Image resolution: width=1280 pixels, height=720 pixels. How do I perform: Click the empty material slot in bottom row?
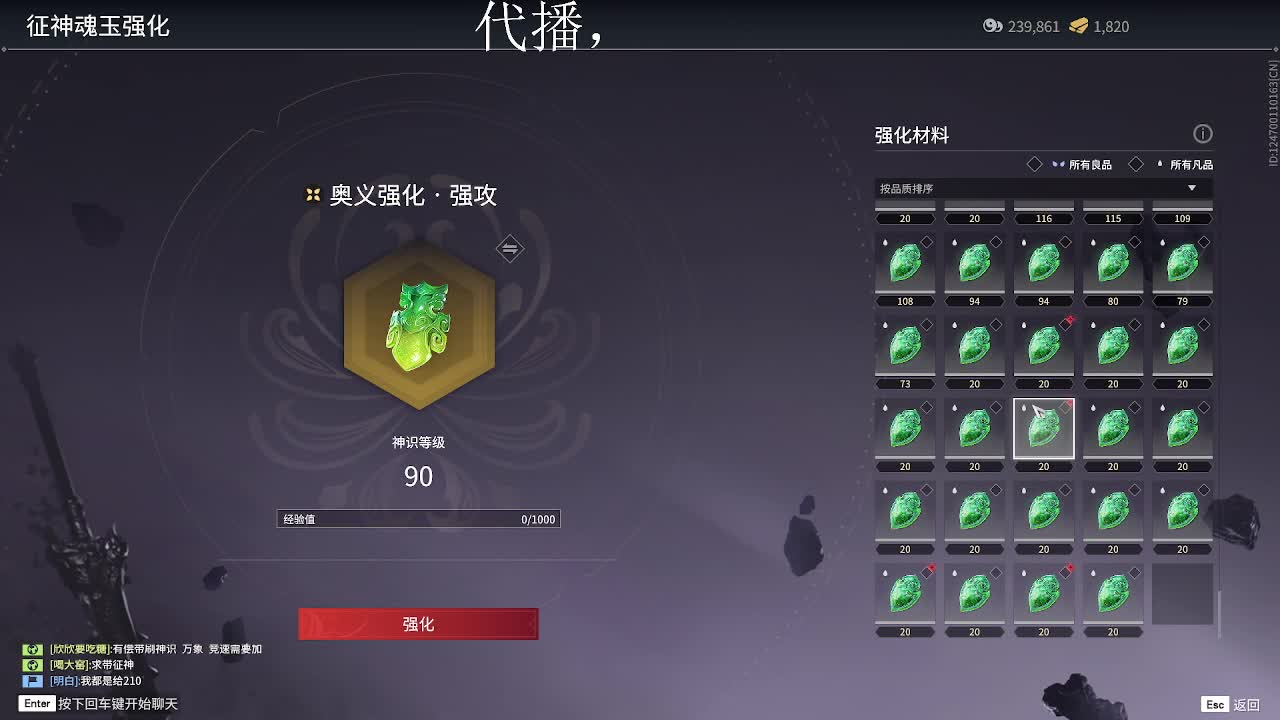click(x=1182, y=594)
